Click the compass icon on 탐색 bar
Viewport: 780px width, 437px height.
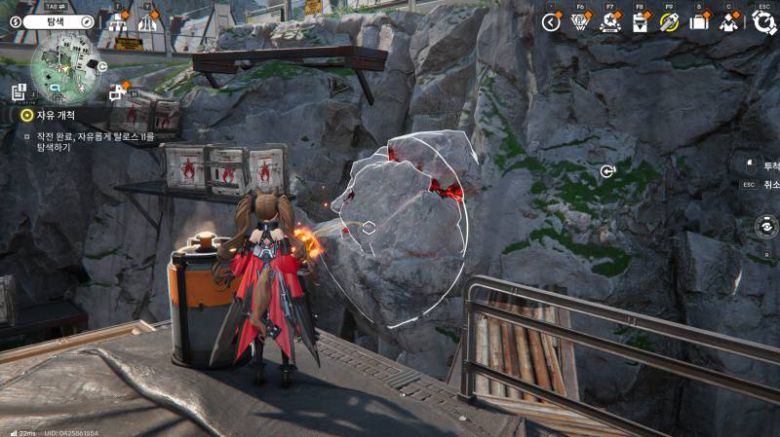pyautogui.click(x=87, y=21)
